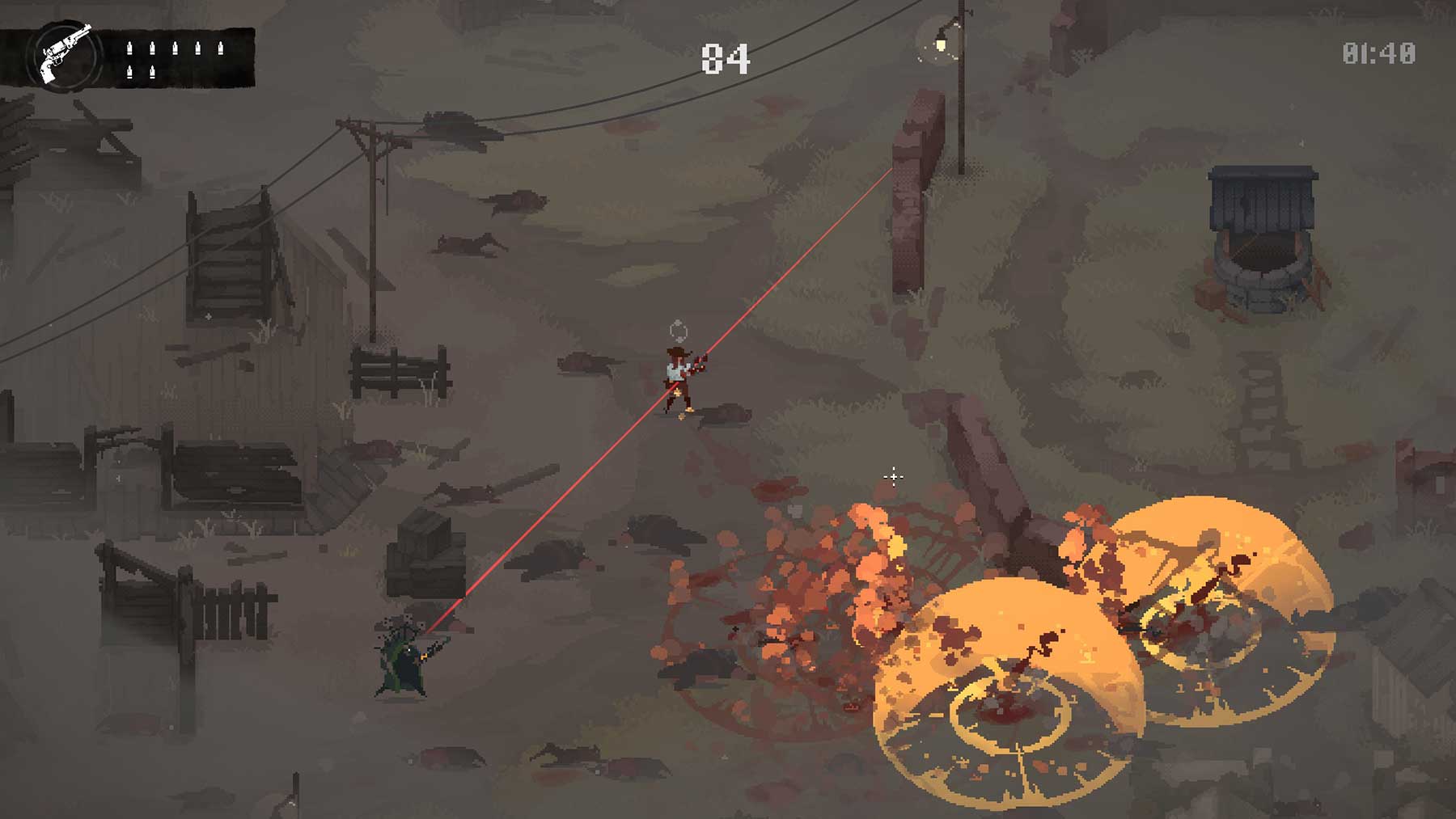Viewport: 1456px width, 819px height.
Task: Click the revolver weapon icon
Action: 65,53
